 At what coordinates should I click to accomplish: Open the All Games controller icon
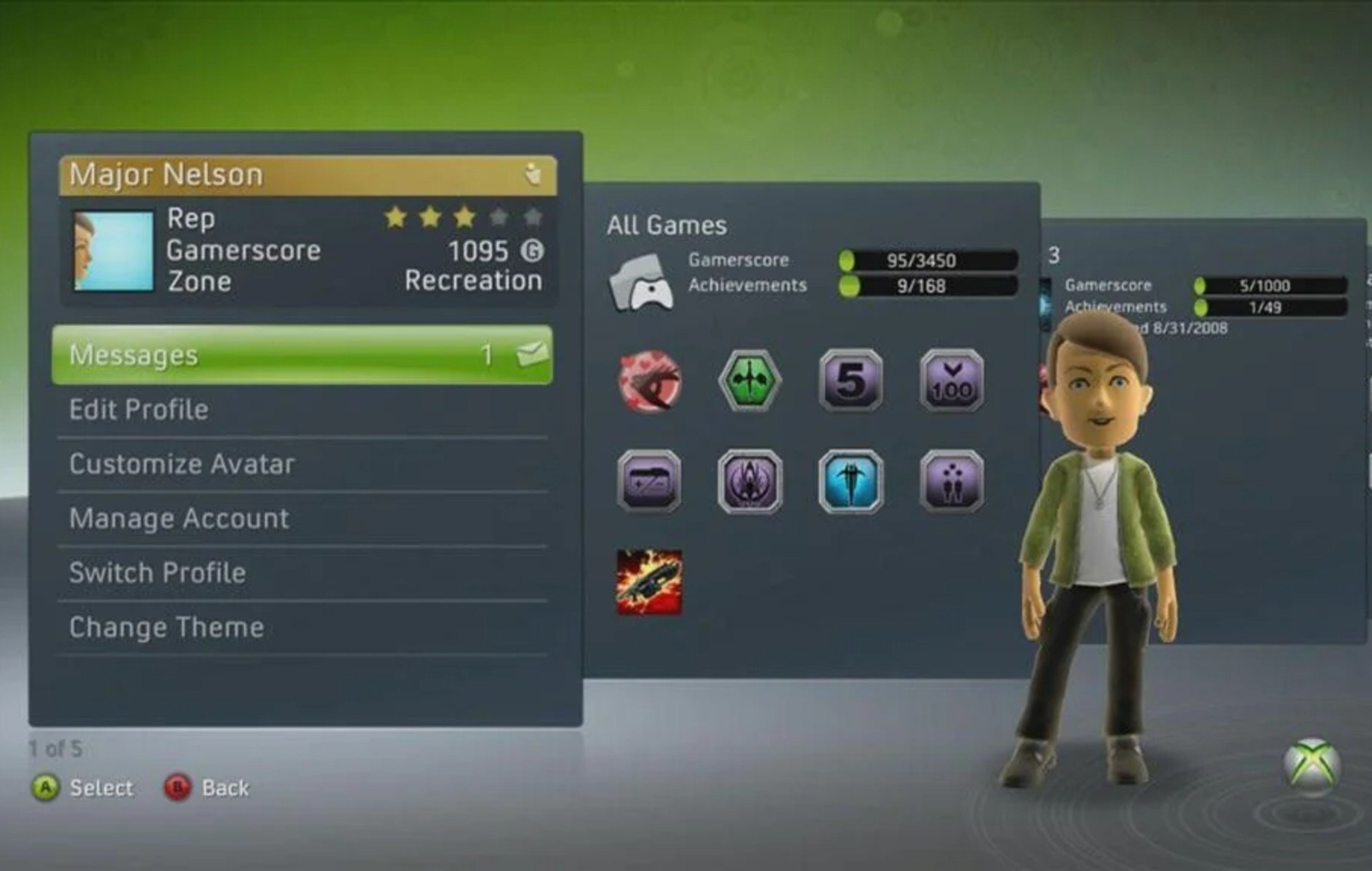click(x=642, y=281)
